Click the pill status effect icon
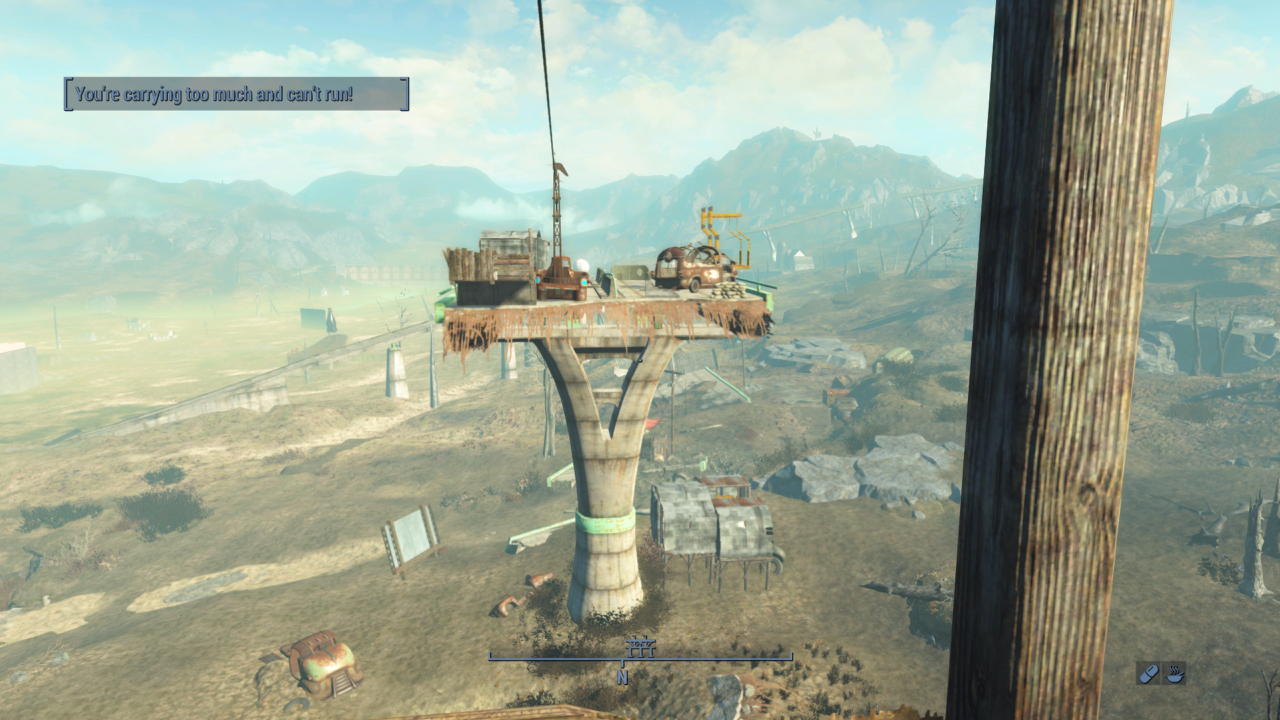1280x720 pixels. (1148, 673)
